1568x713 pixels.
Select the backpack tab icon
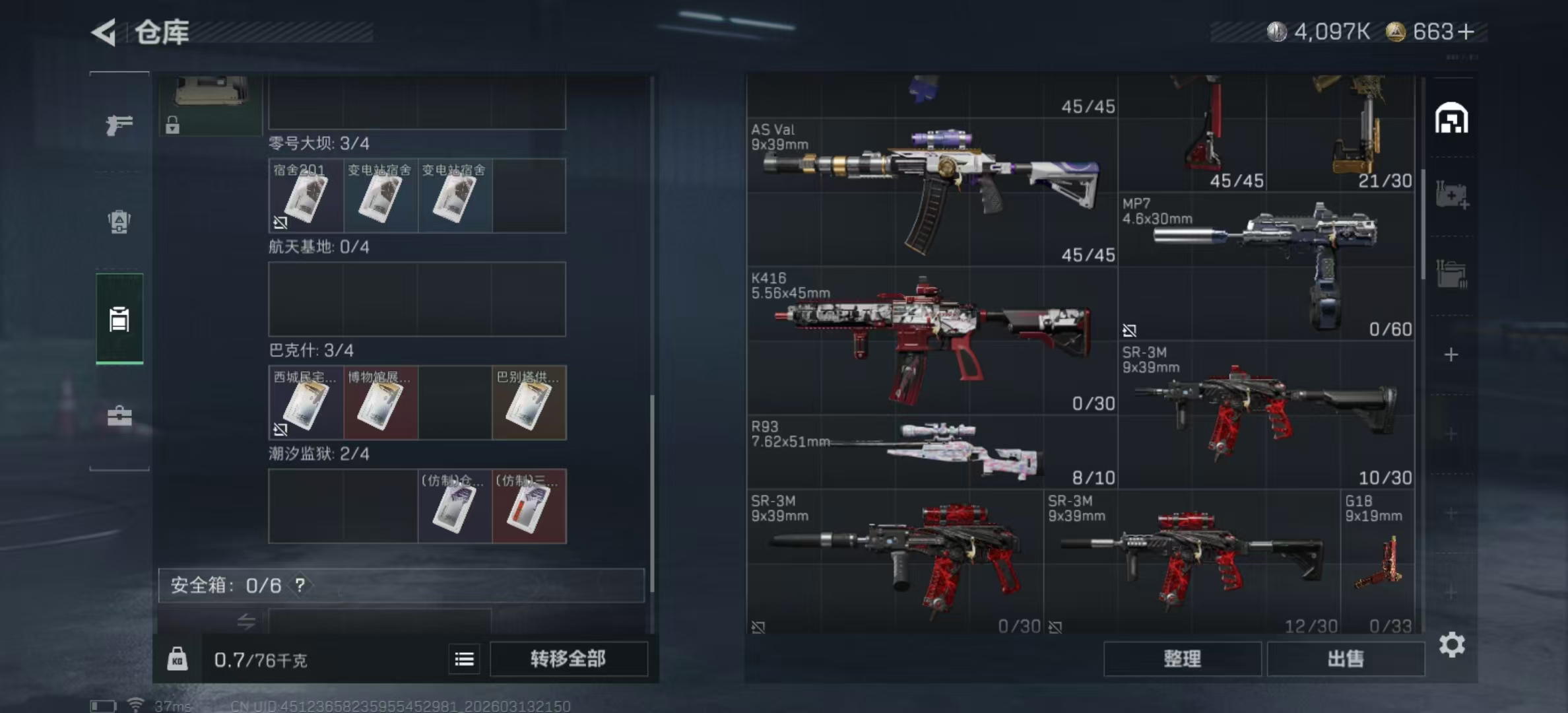tap(119, 222)
